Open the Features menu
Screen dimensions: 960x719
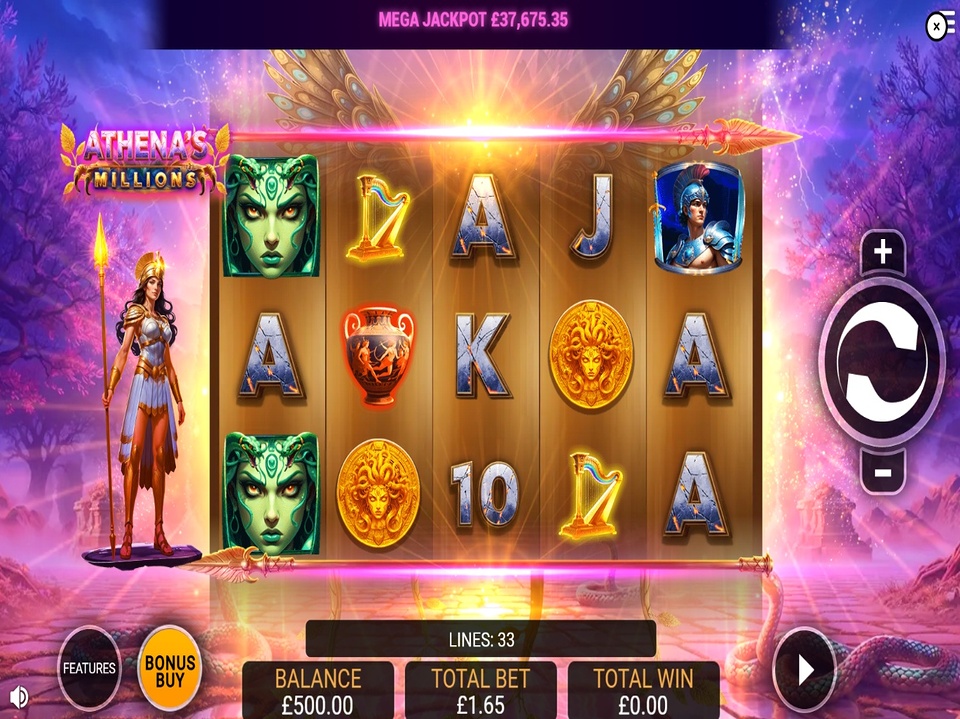89,668
